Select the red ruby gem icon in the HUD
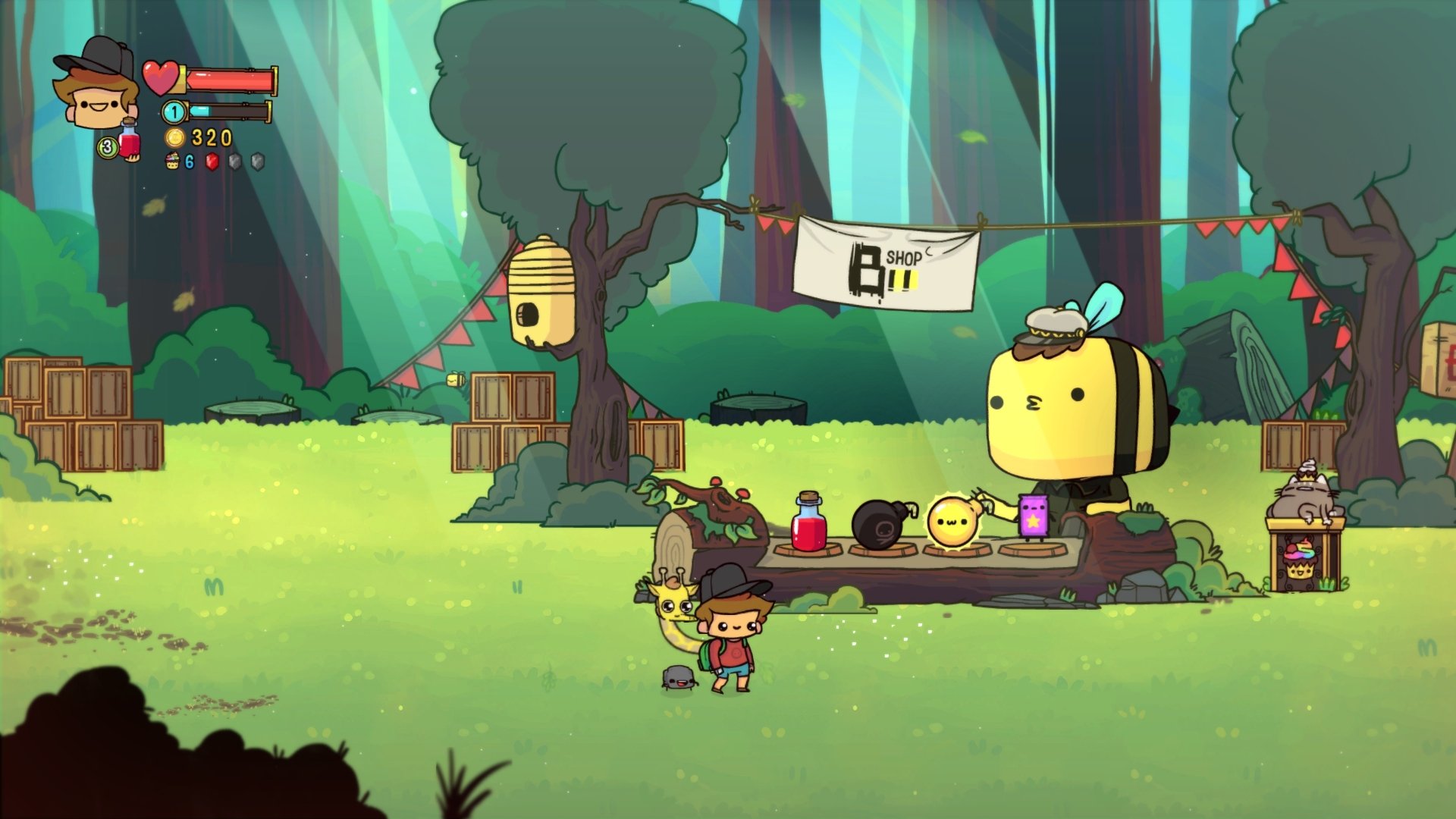This screenshot has width=1456, height=819. (x=211, y=162)
